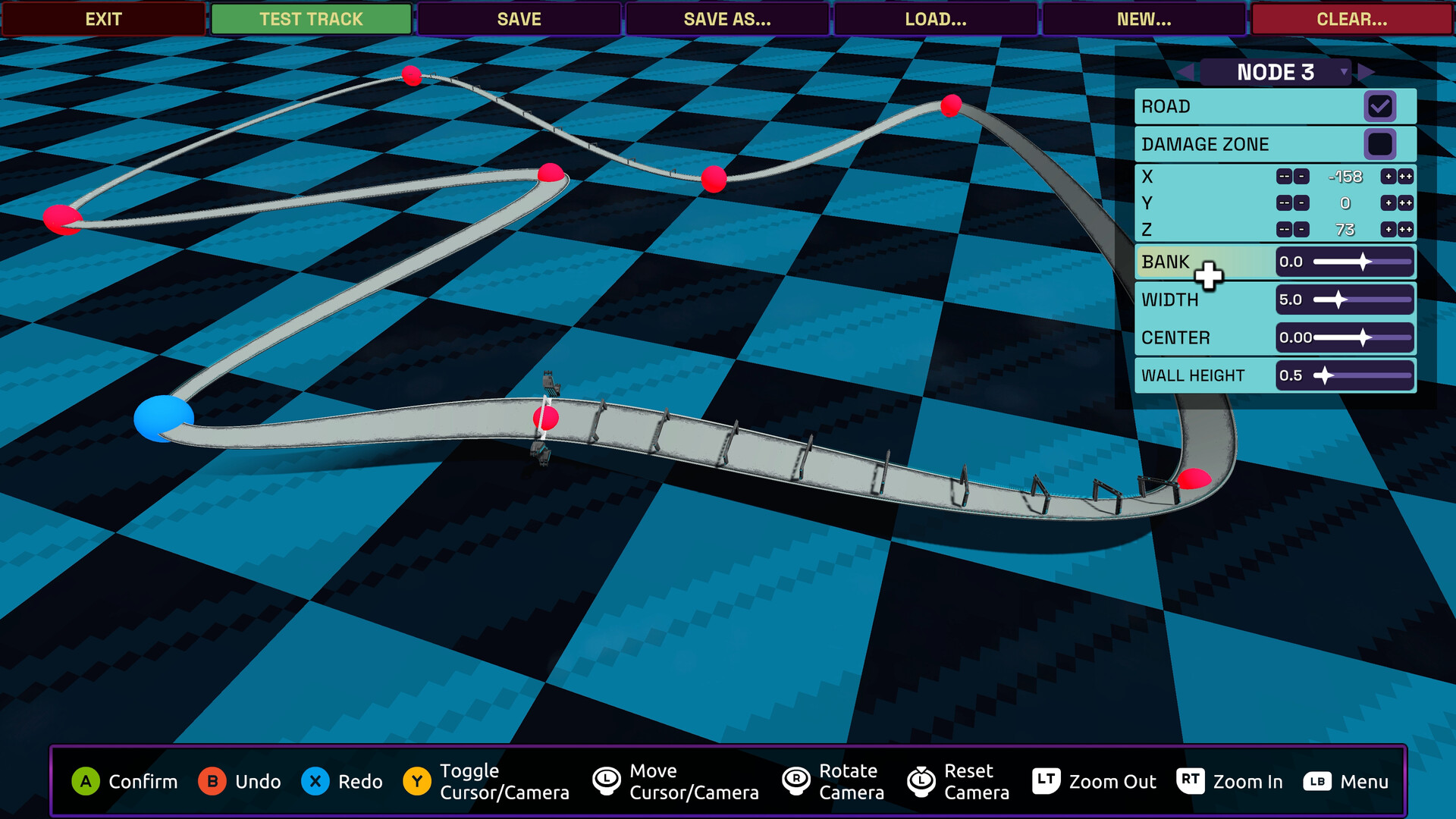1456x819 pixels.
Task: Click the A Confirm button icon
Action: 86,781
